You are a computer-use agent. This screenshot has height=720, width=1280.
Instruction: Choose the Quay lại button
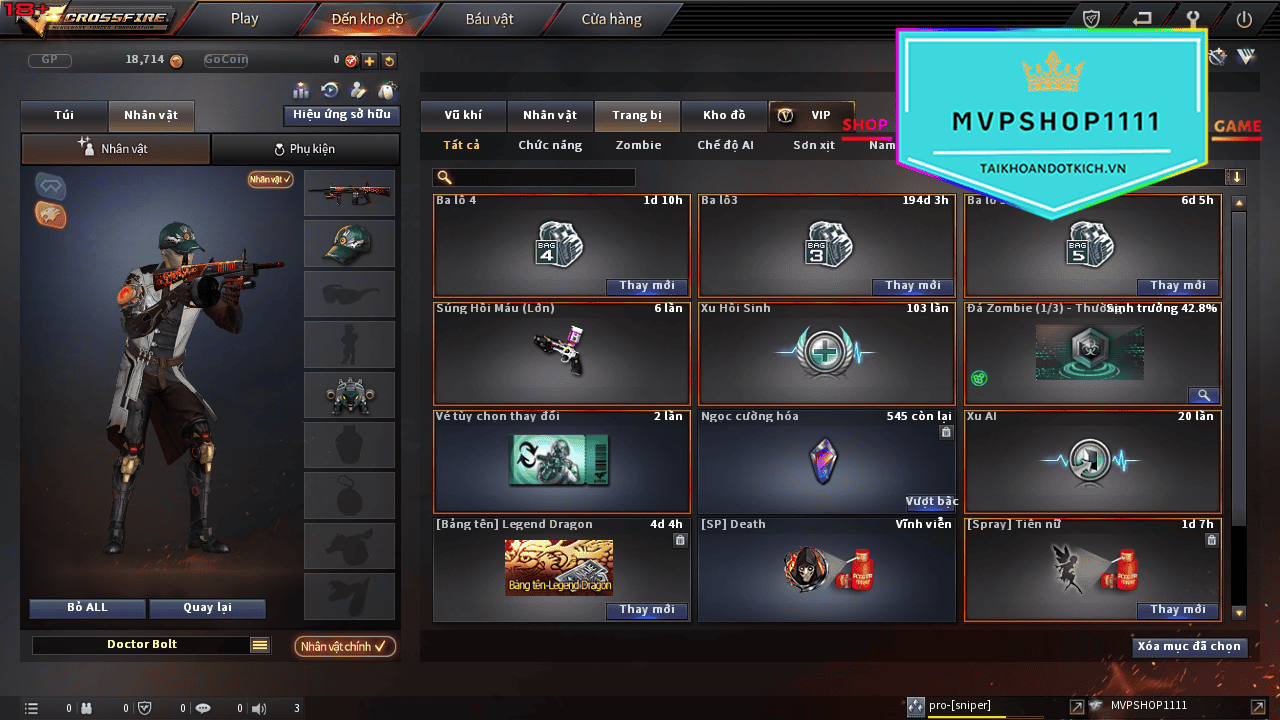pos(207,608)
